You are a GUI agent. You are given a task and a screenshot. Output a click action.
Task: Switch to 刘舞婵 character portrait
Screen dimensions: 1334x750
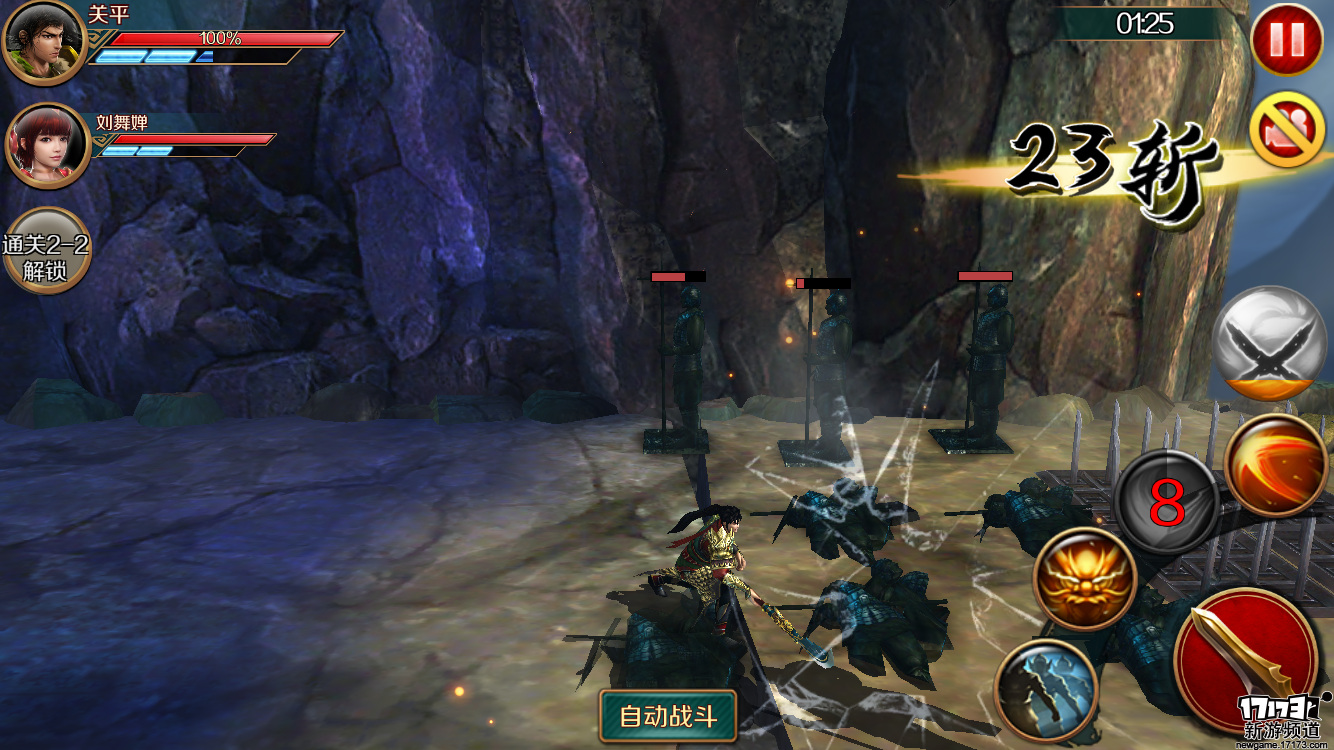click(47, 146)
